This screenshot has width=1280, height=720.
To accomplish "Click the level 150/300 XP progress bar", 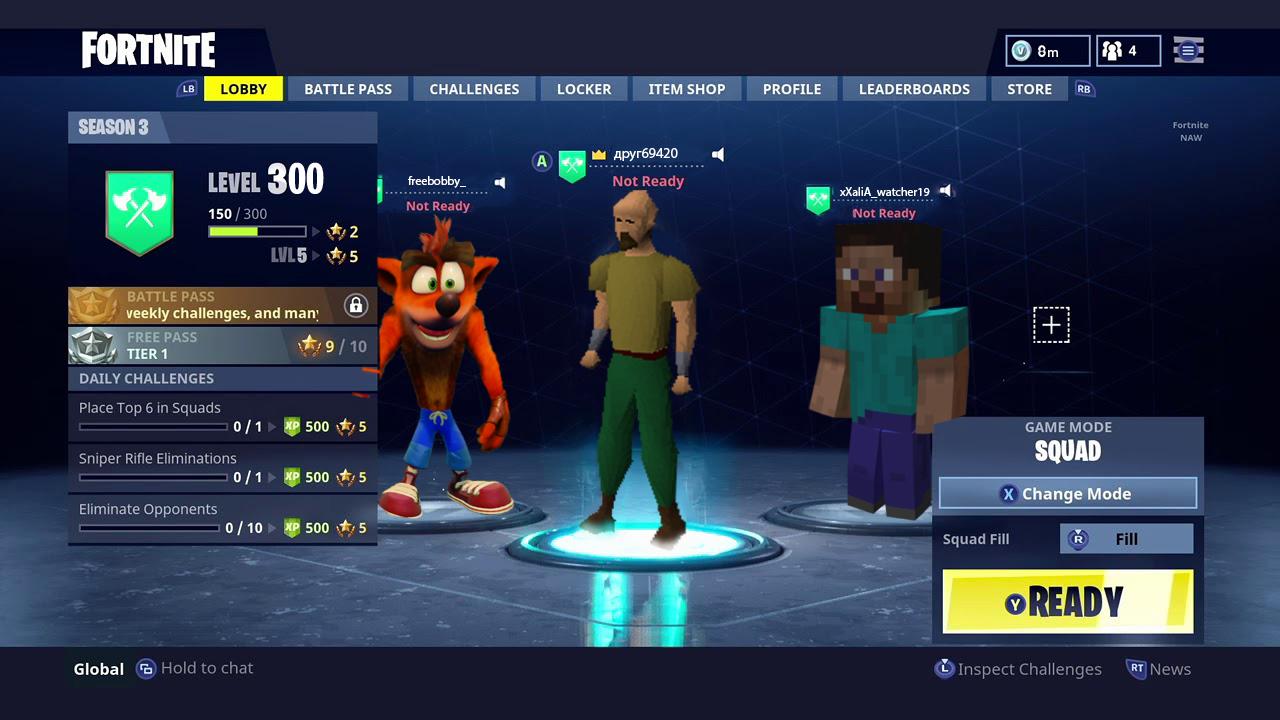I will [257, 231].
